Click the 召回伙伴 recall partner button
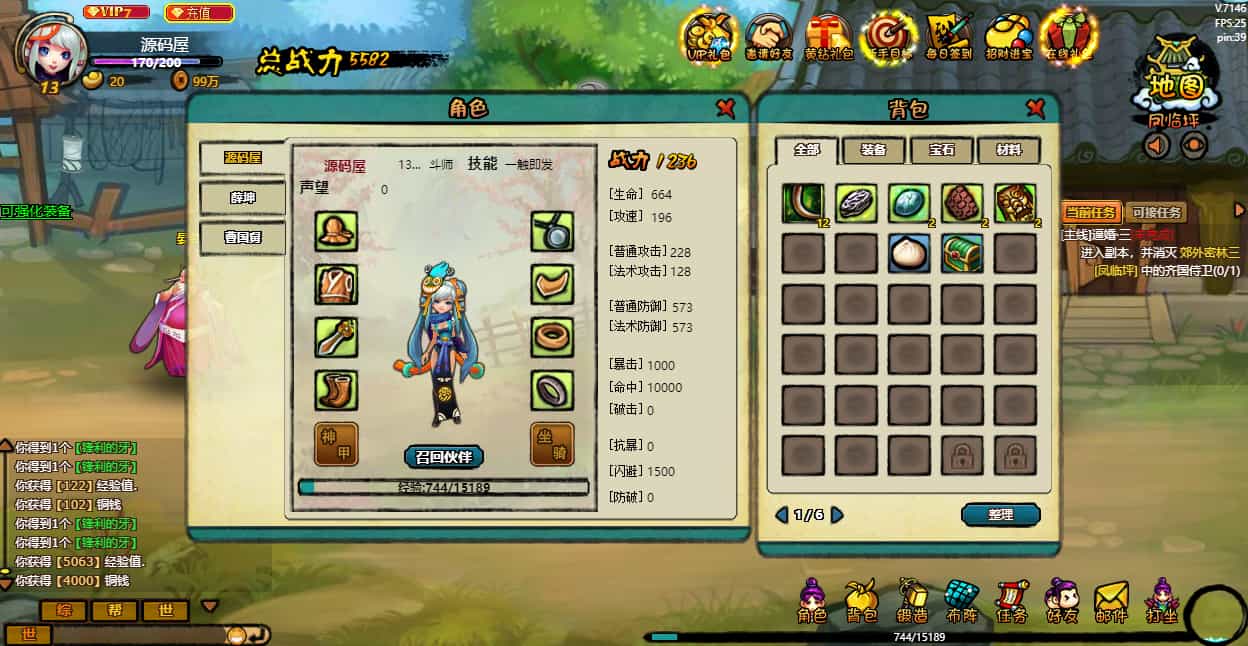The width and height of the screenshot is (1248, 646). point(444,457)
